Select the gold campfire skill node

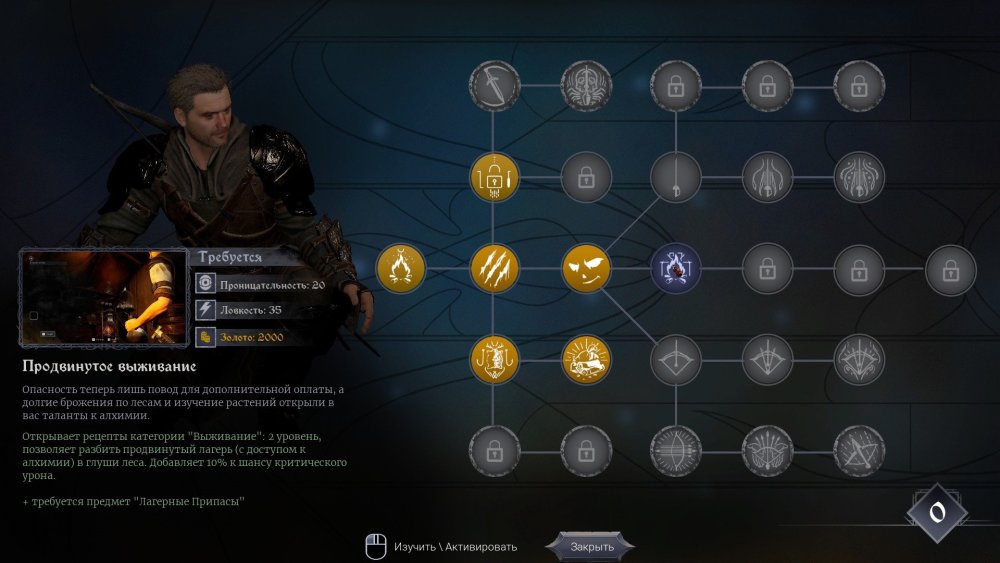[x=401, y=269]
